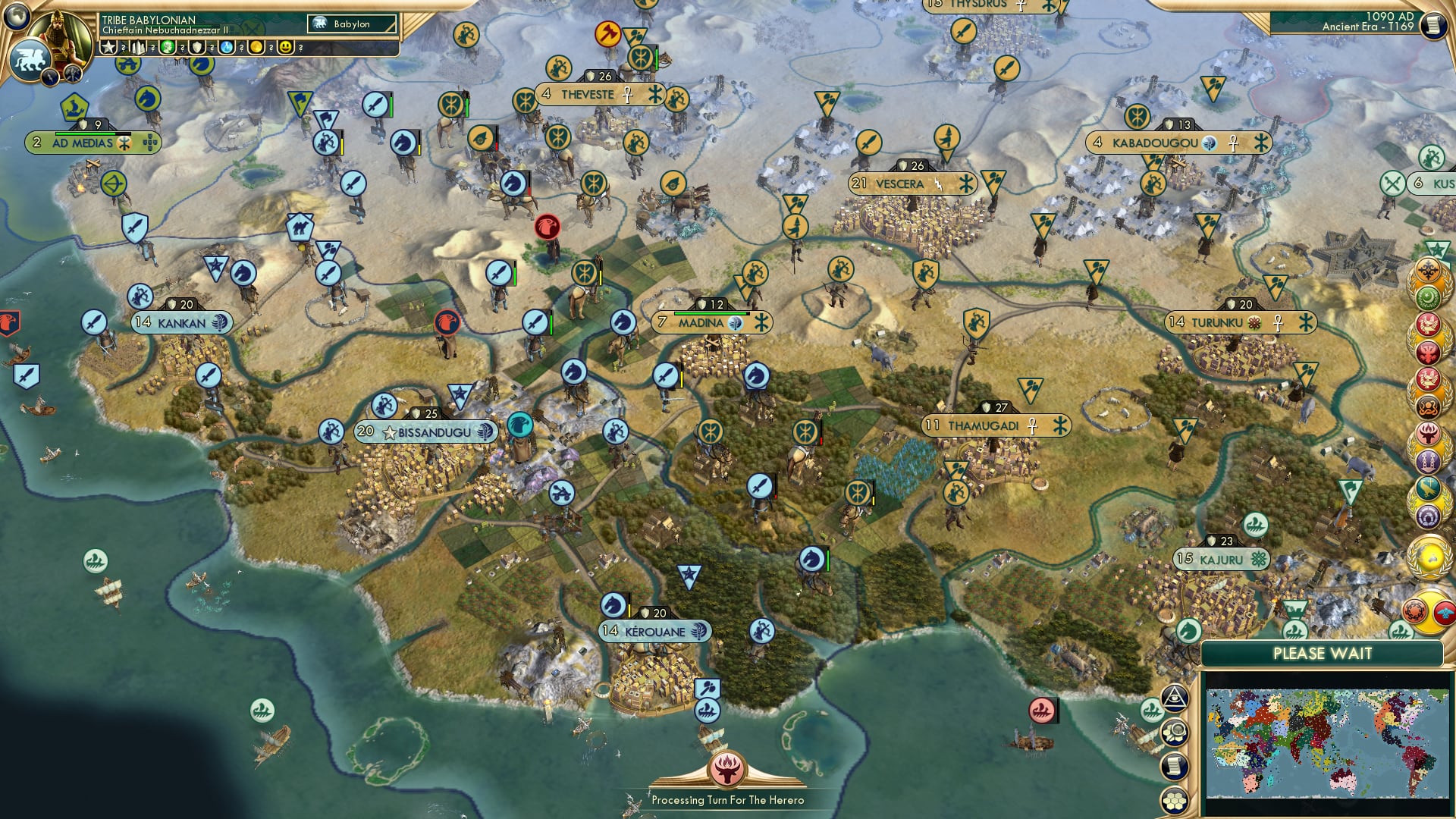Click the lightning bolt icon under the portrait

click(x=50, y=76)
